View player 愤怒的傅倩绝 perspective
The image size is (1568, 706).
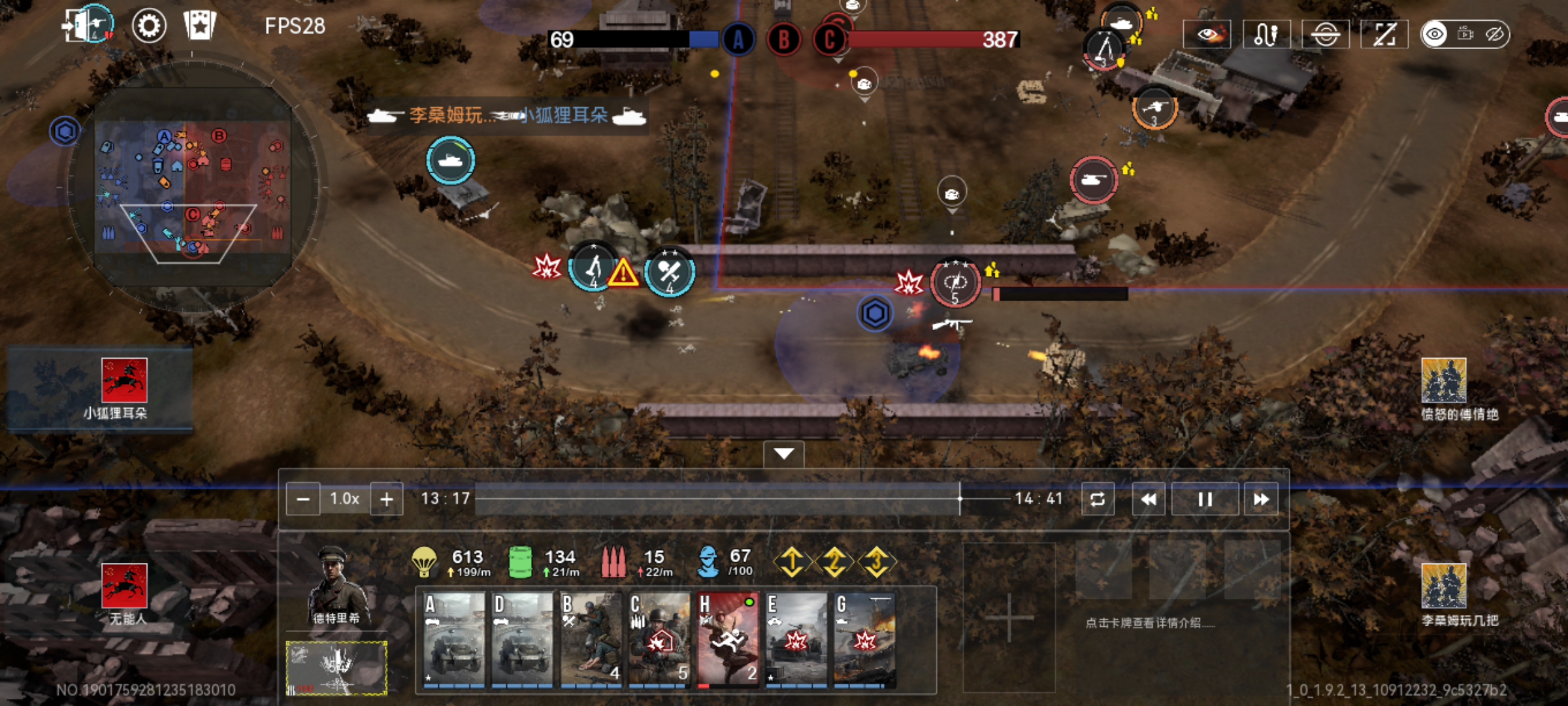tap(1444, 389)
